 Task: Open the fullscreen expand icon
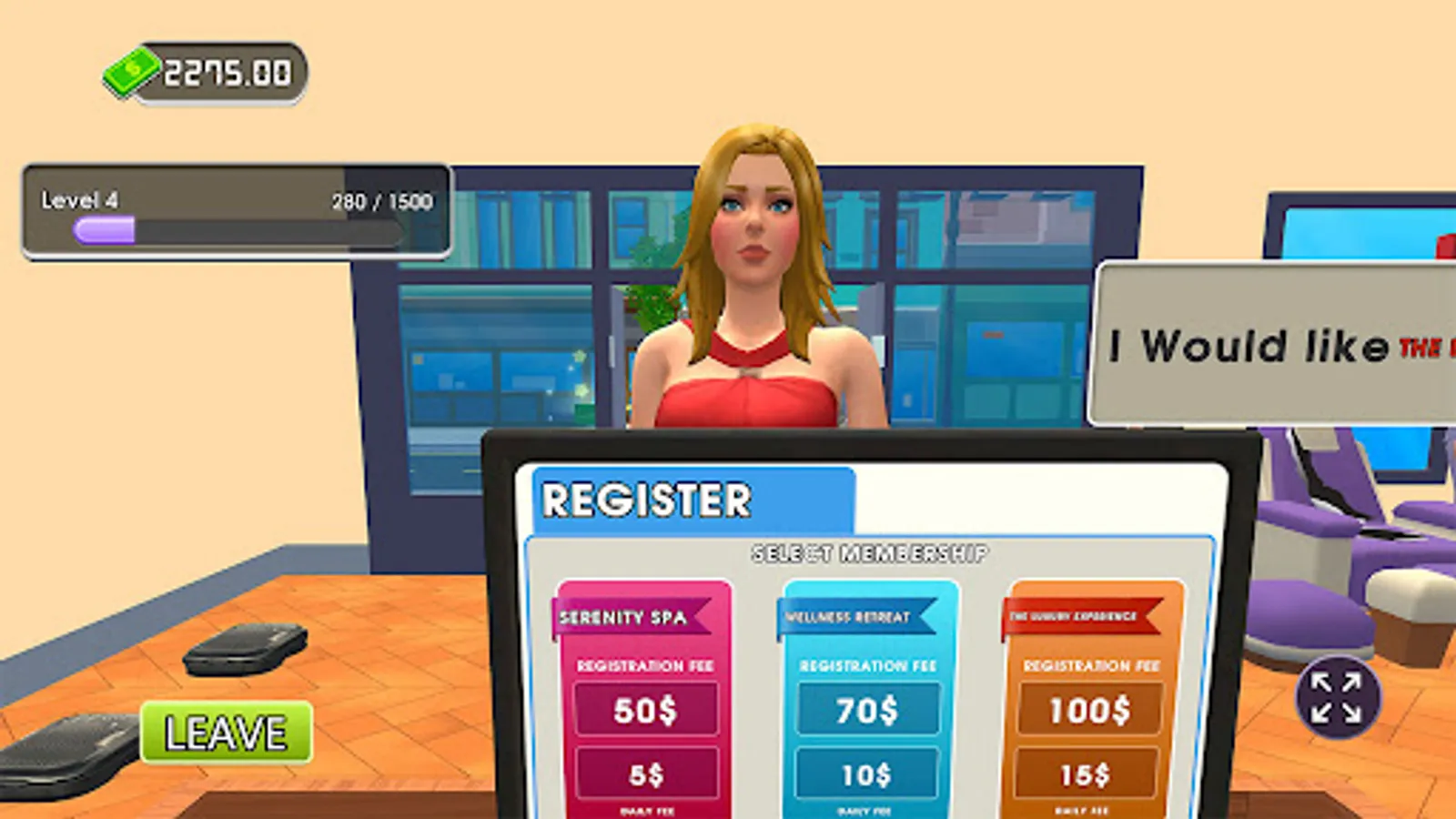click(1332, 703)
